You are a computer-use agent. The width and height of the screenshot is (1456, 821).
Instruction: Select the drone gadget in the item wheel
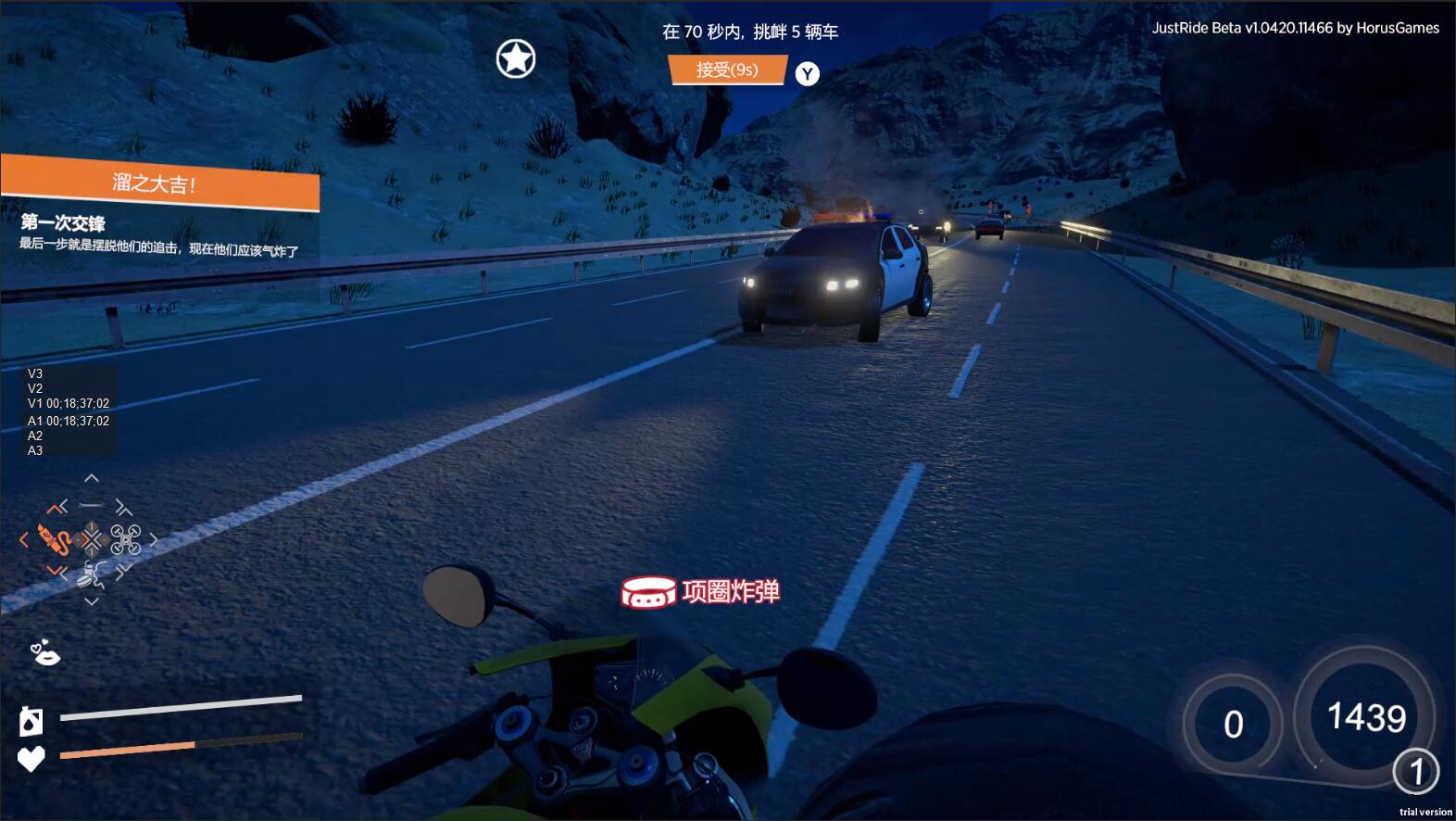click(126, 538)
